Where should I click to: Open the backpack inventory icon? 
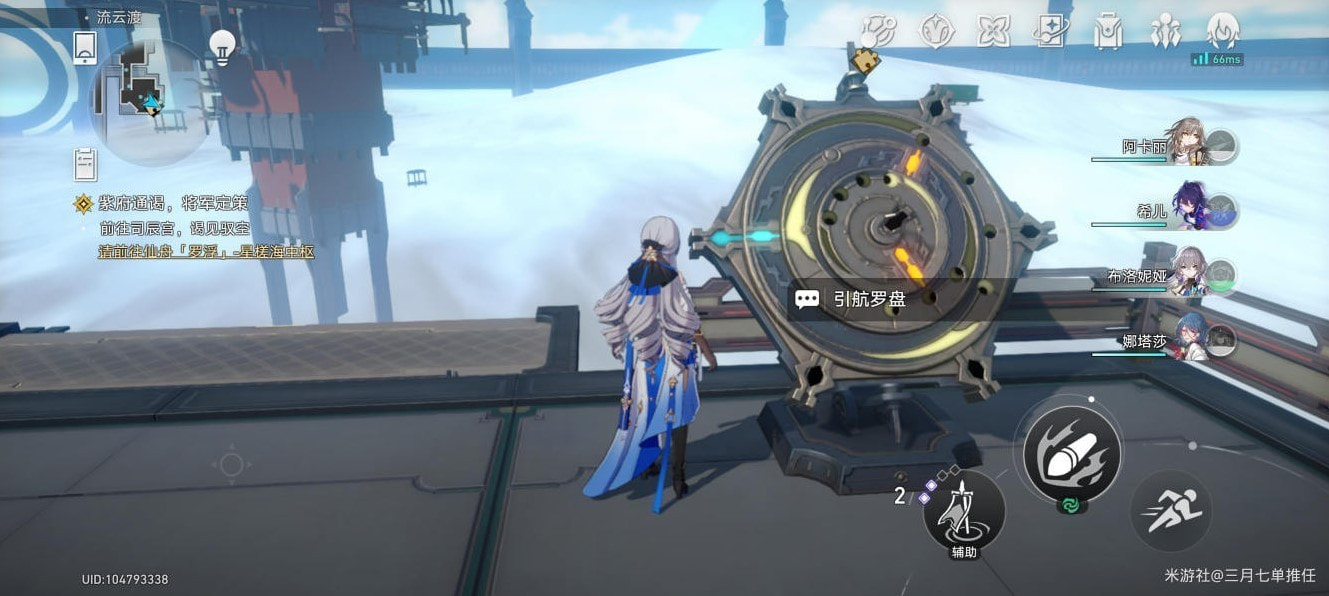click(1108, 32)
